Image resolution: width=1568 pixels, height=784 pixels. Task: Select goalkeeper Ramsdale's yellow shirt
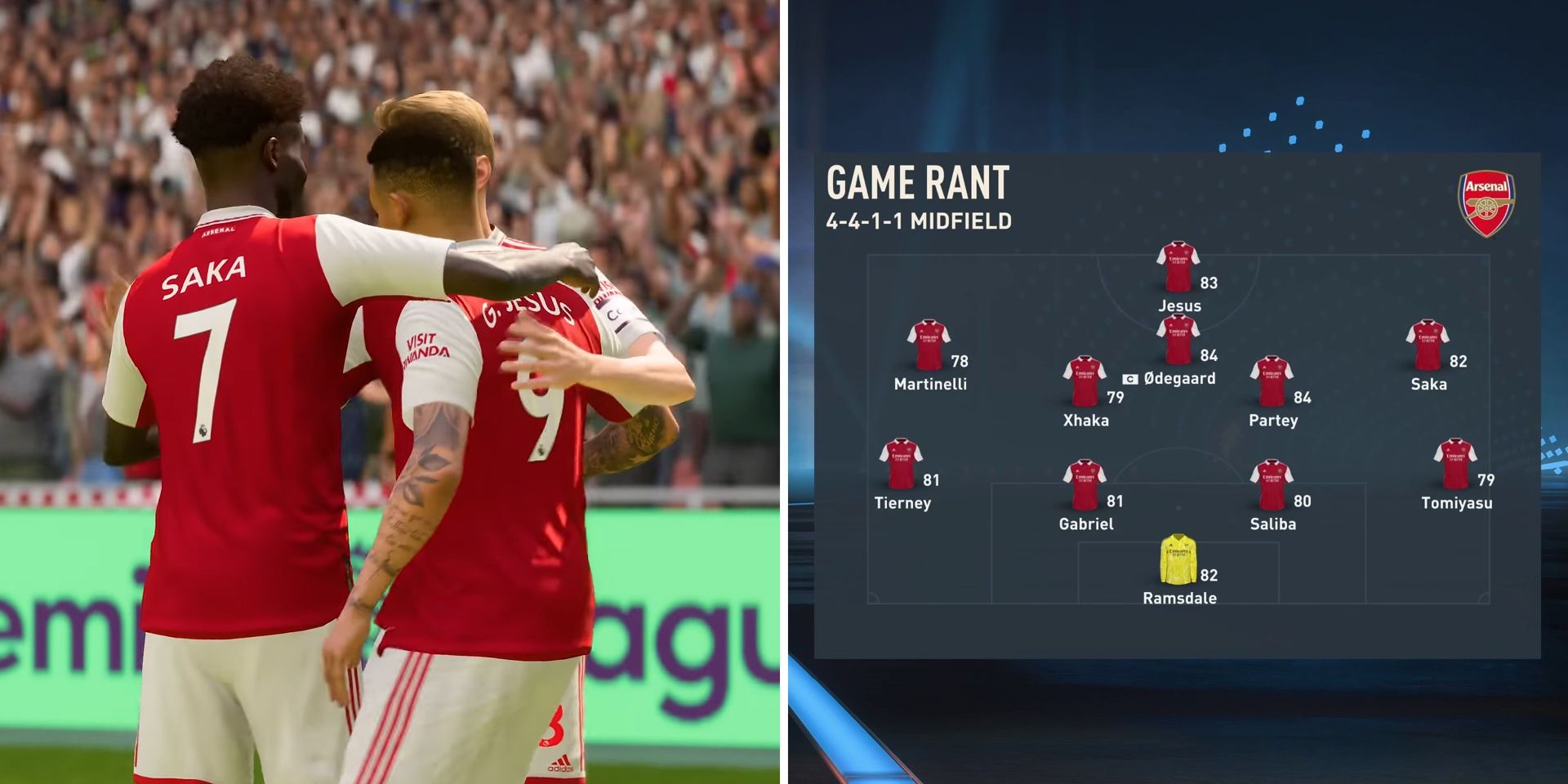[x=1178, y=559]
